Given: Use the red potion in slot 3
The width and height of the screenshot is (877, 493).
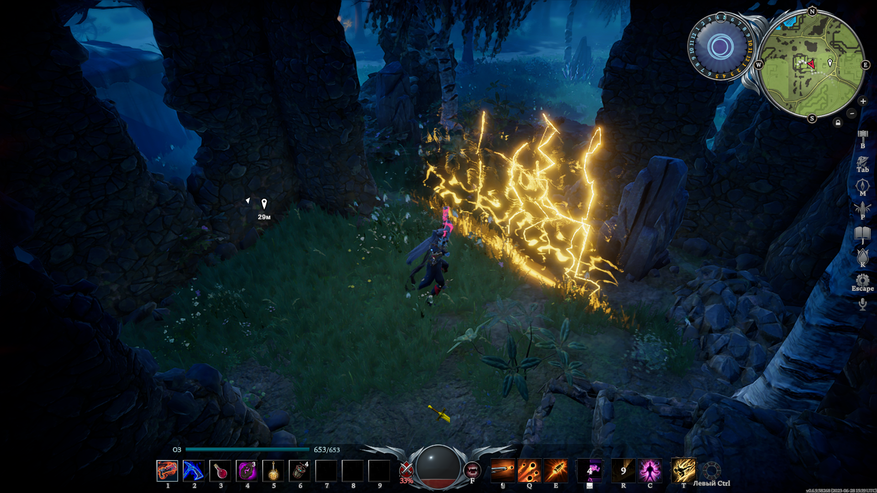Looking at the screenshot, I should click(220, 470).
